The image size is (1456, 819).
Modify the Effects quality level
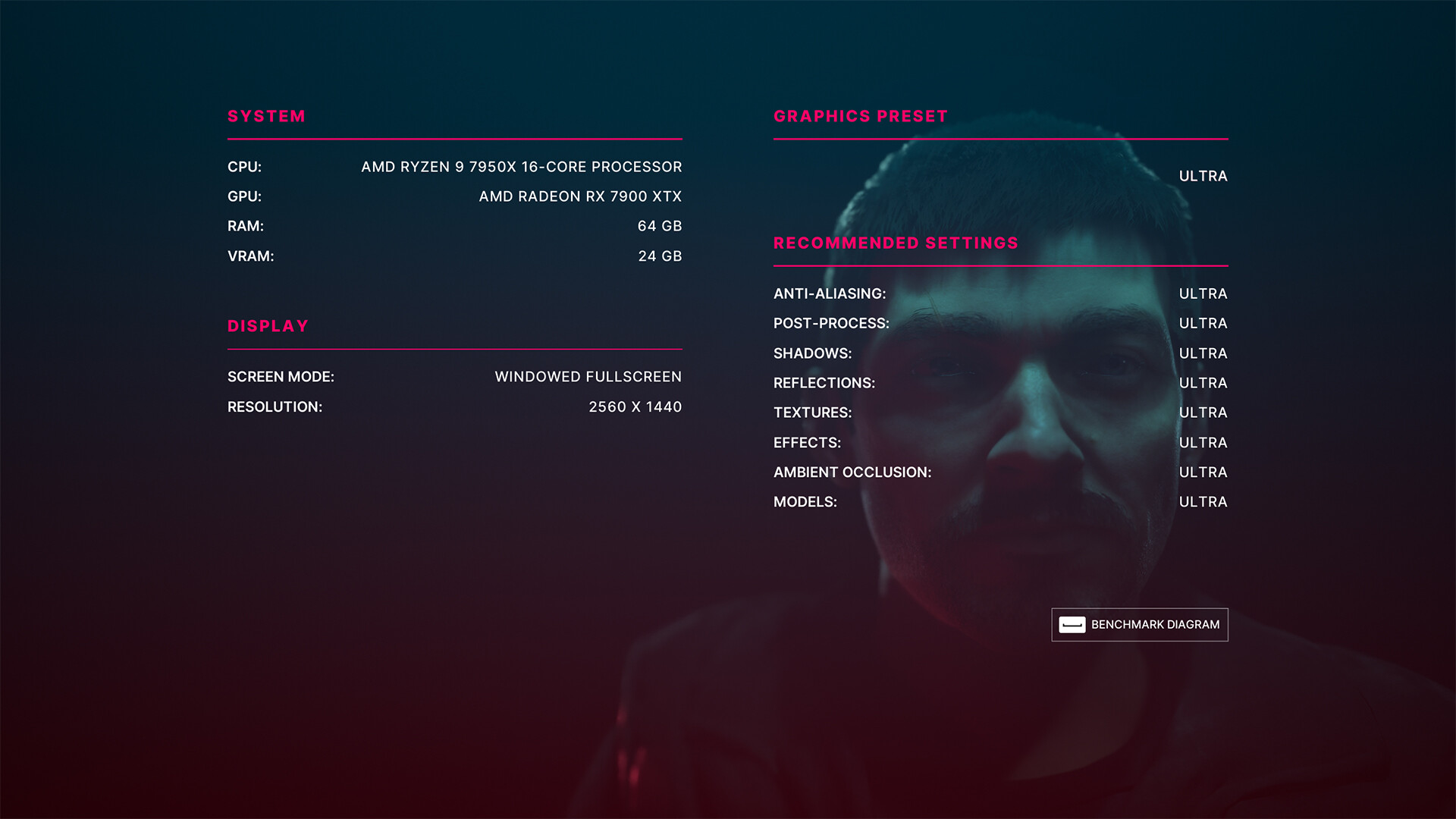coord(1203,442)
